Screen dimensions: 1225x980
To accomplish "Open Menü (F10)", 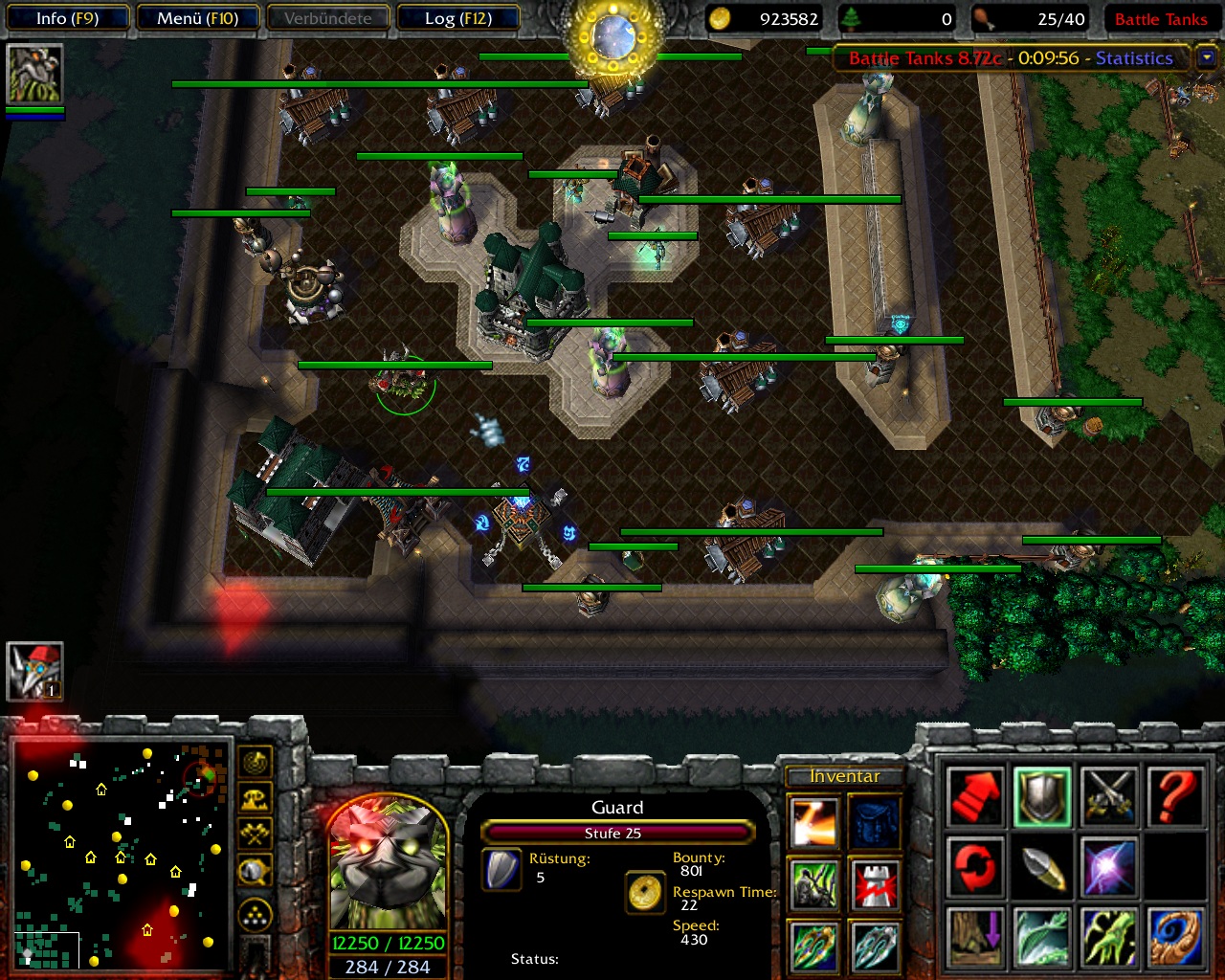I will coord(198,18).
